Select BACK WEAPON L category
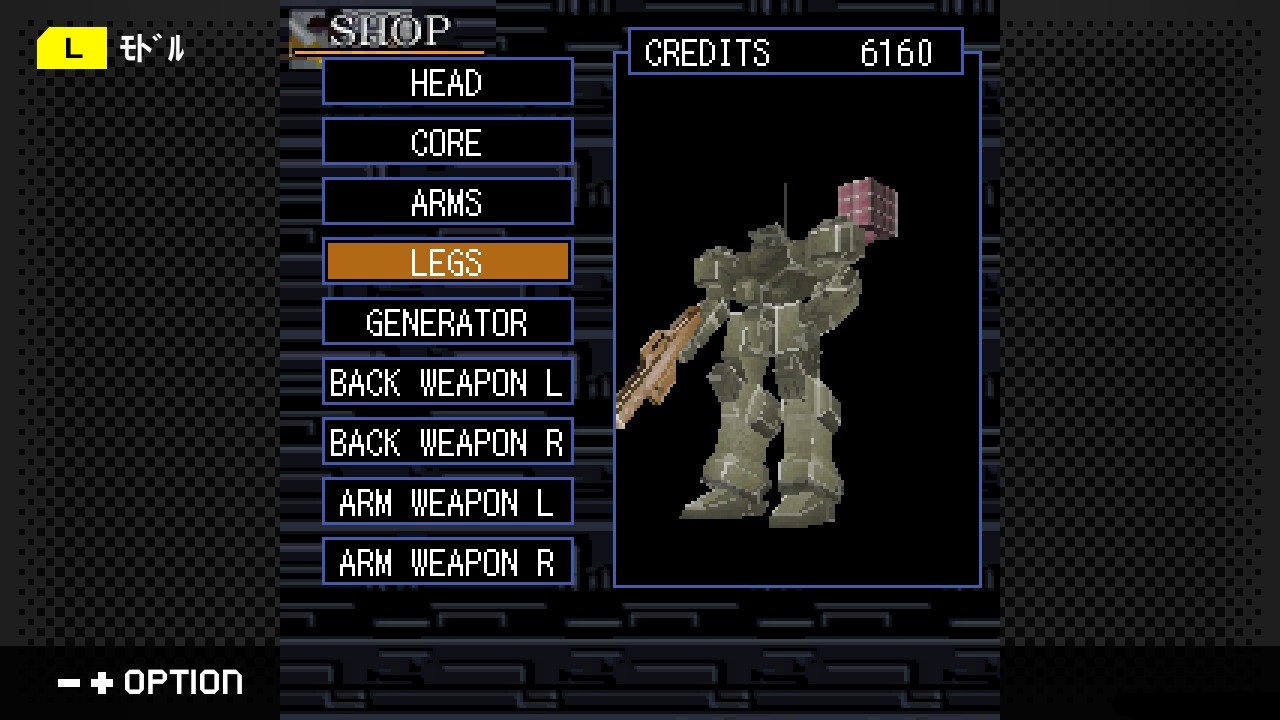The width and height of the screenshot is (1280, 720). [447, 382]
